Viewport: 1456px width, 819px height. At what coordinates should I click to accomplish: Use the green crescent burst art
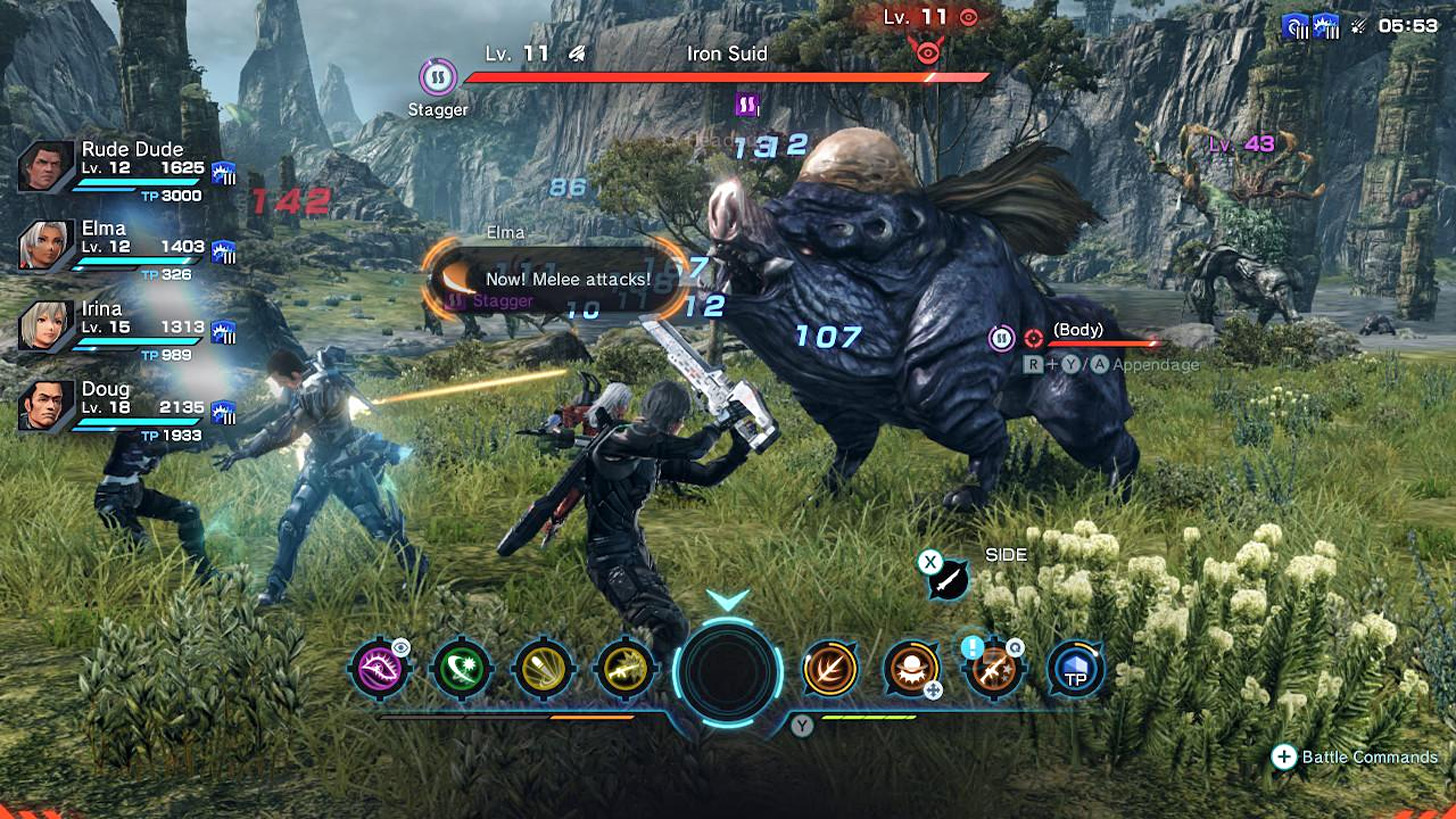point(461,668)
